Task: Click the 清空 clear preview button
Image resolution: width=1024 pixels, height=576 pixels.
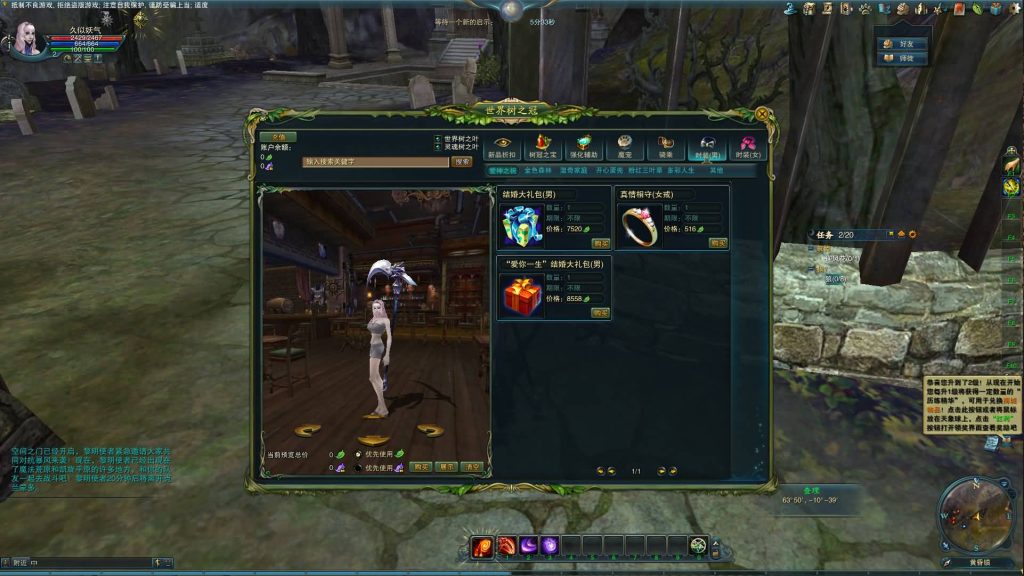Action: point(471,467)
